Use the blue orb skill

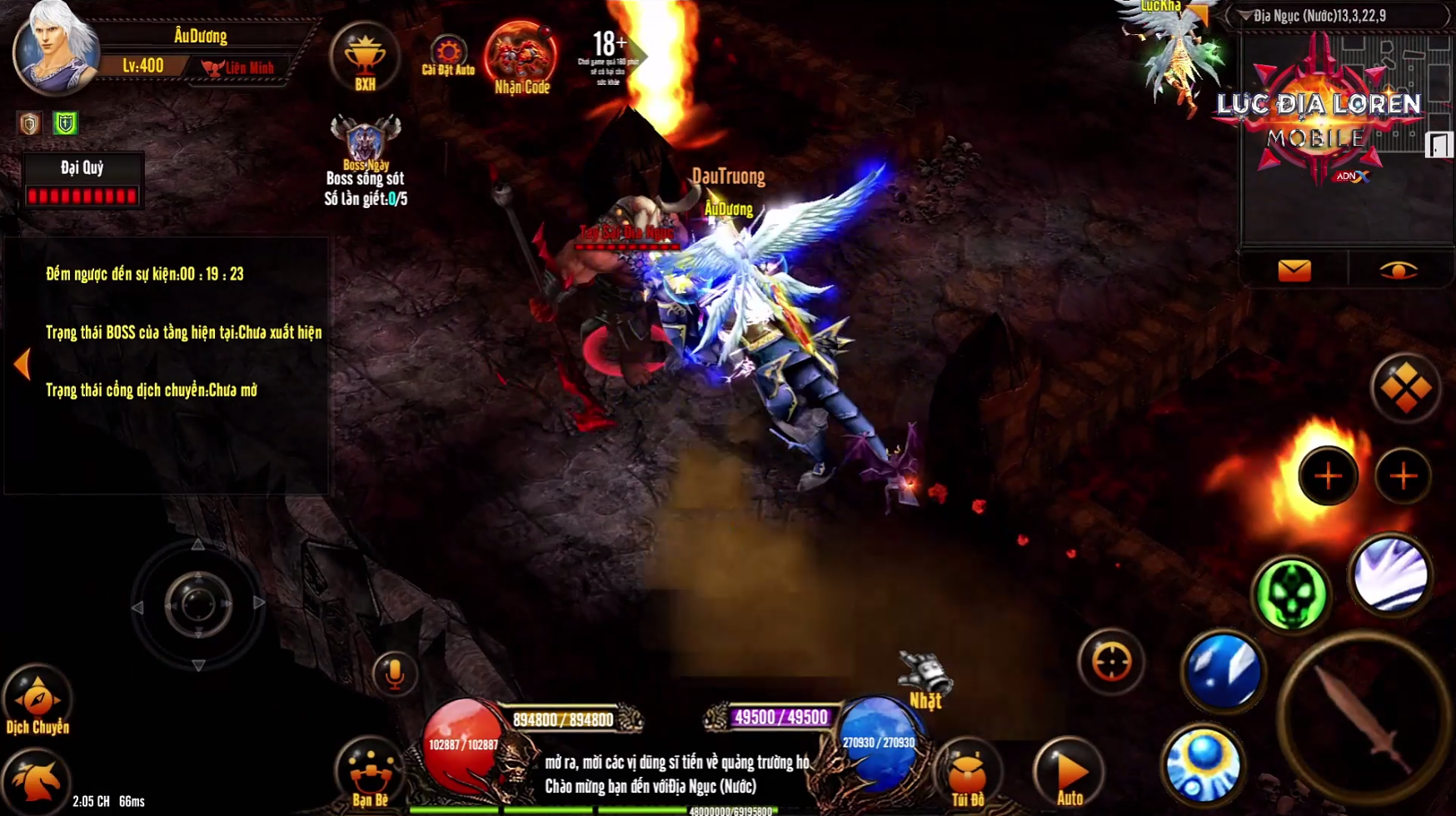tap(1203, 764)
